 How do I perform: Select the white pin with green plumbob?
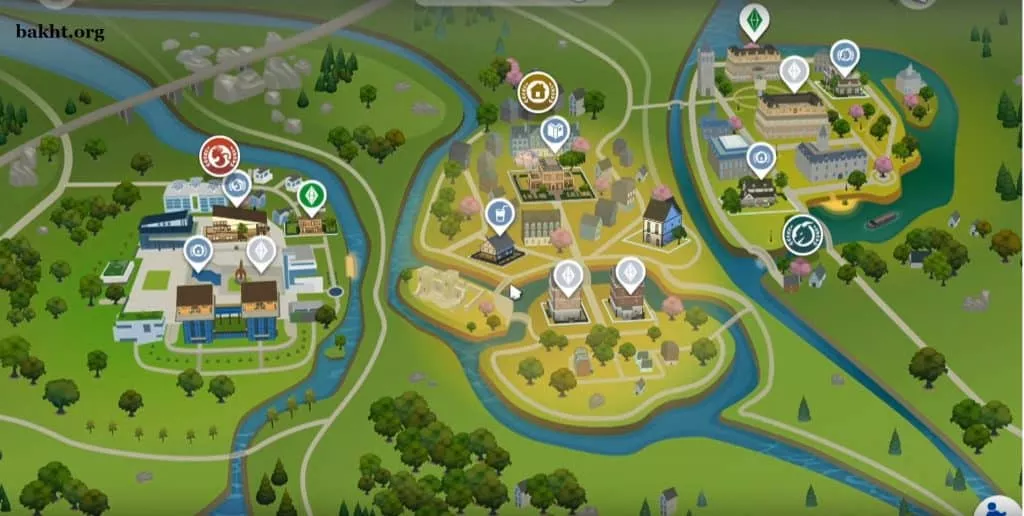click(x=752, y=20)
